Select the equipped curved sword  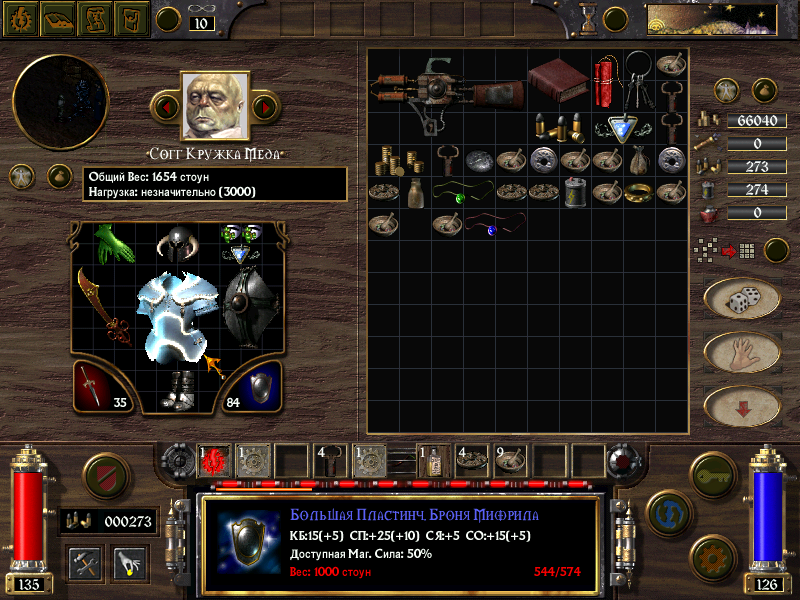104,304
